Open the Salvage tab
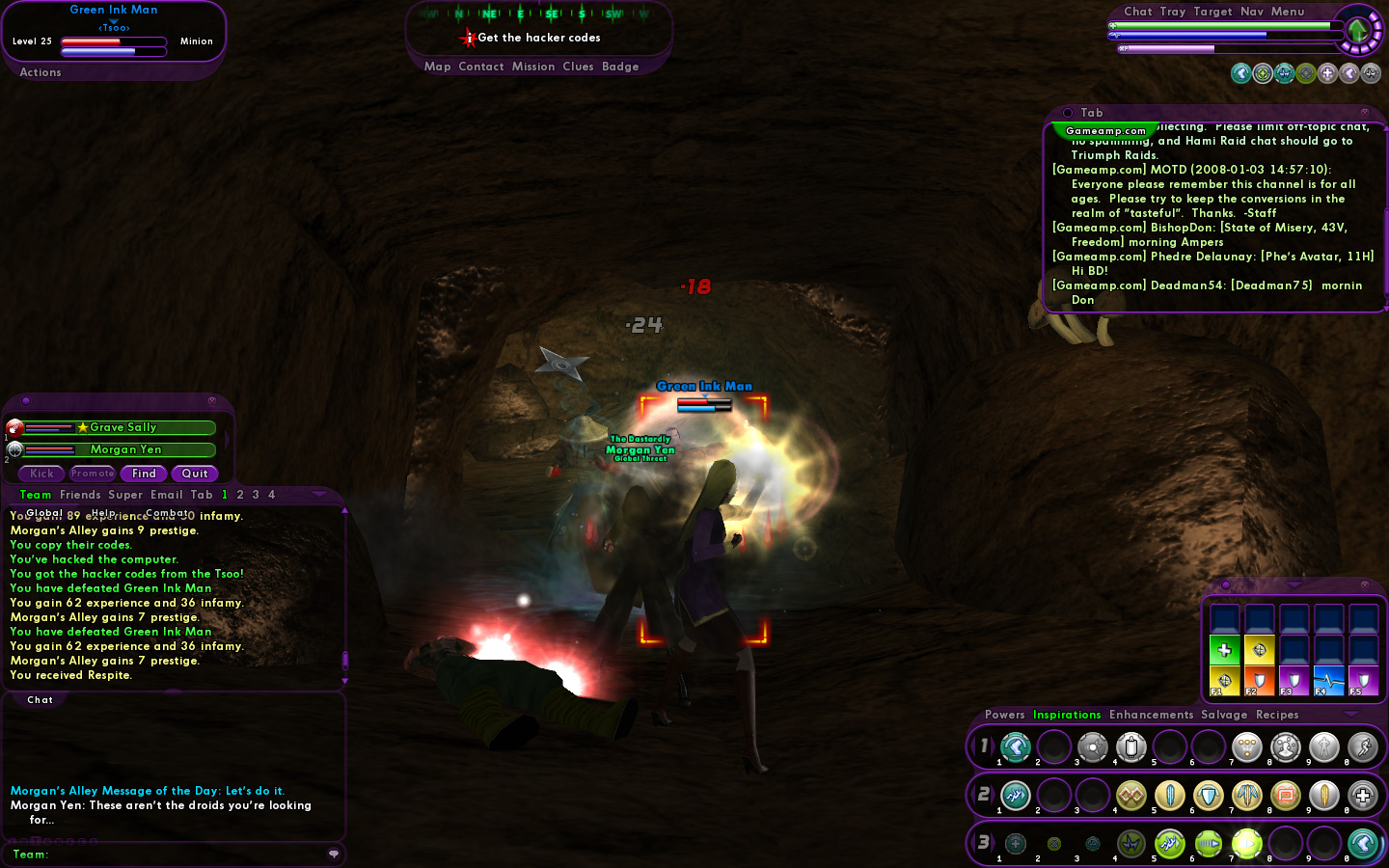The image size is (1389, 868). pos(1224,715)
